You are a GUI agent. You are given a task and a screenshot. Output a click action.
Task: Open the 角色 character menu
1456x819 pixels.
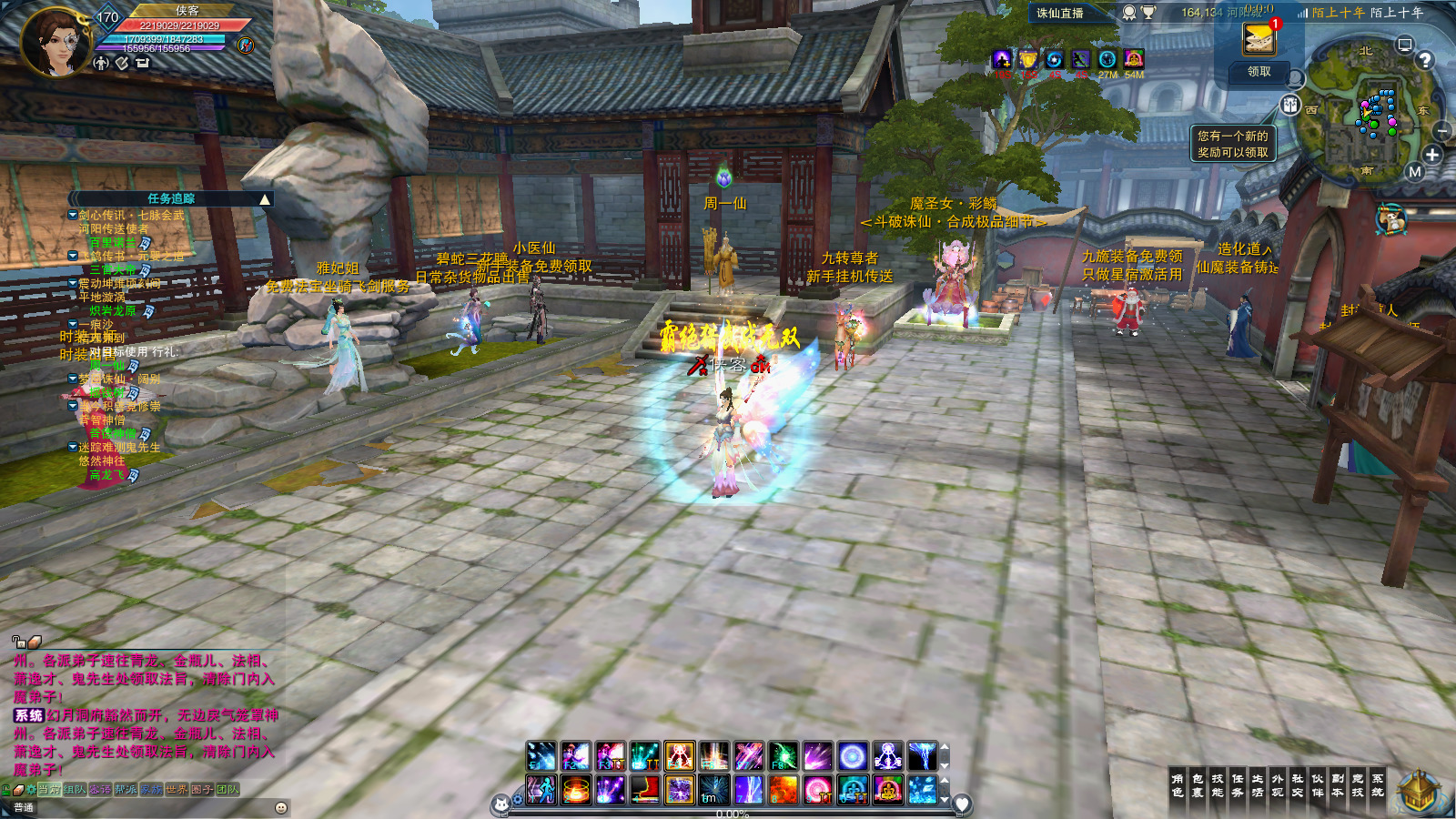(1178, 785)
